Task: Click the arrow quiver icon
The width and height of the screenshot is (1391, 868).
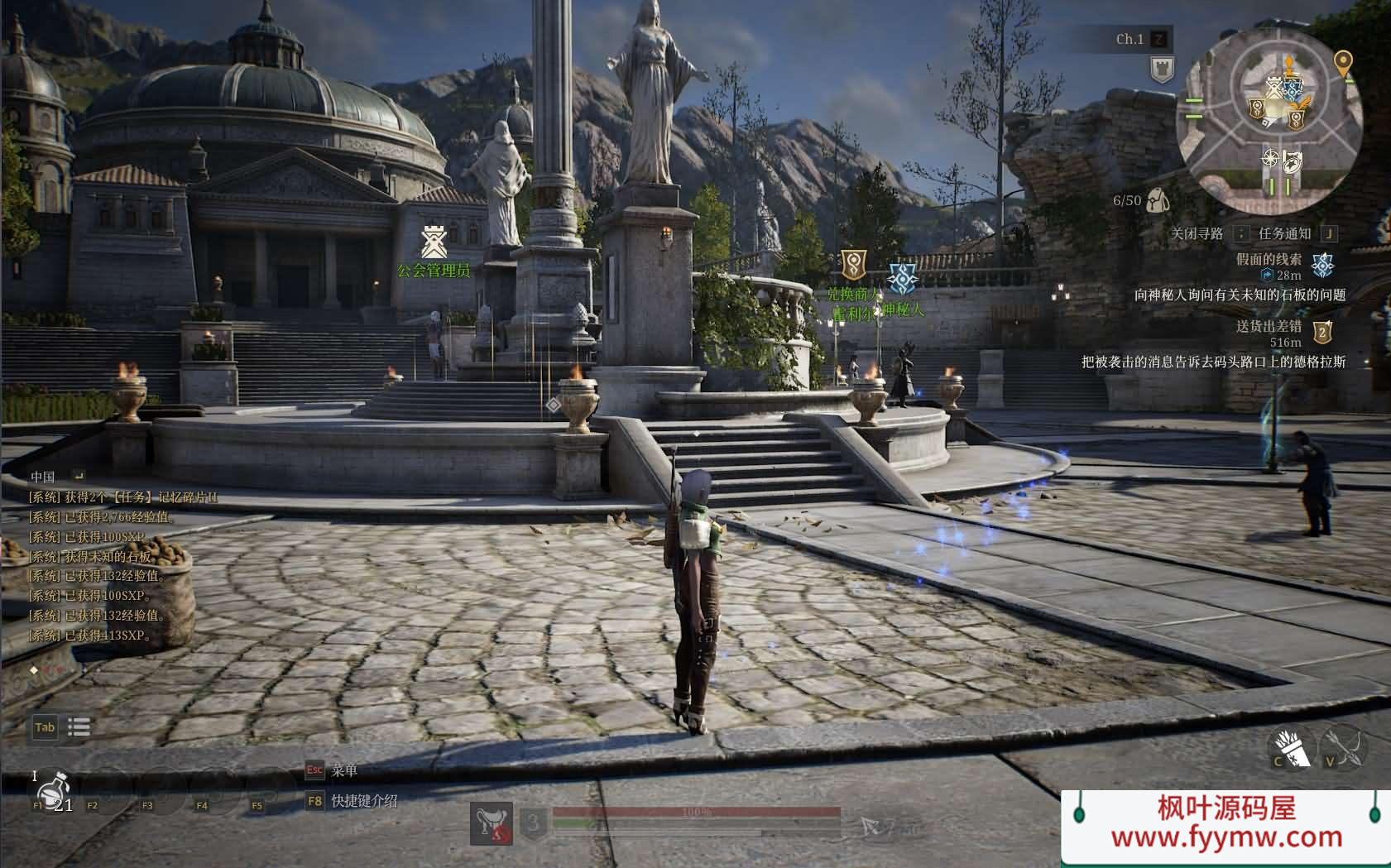Action: 1293,748
